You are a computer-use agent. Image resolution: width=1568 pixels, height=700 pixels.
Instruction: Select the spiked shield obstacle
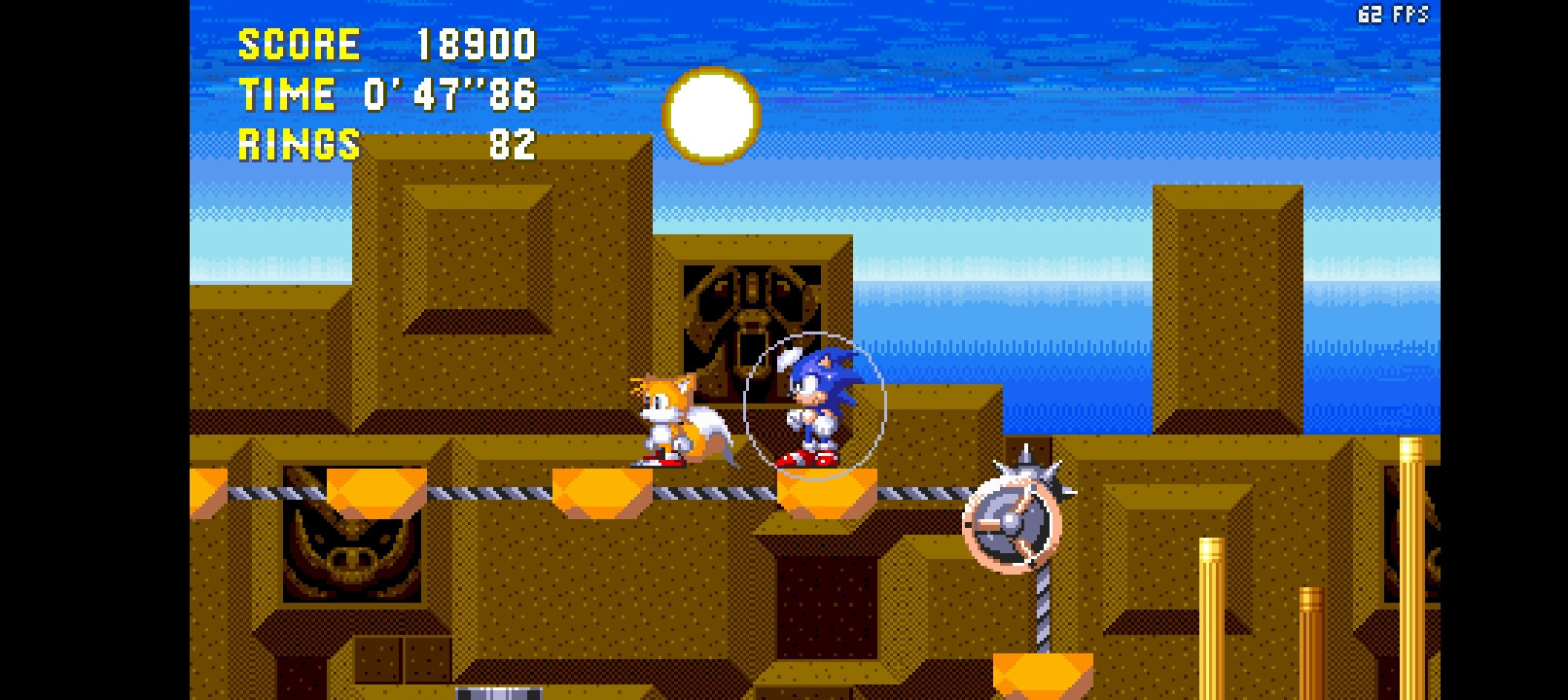click(x=1012, y=520)
